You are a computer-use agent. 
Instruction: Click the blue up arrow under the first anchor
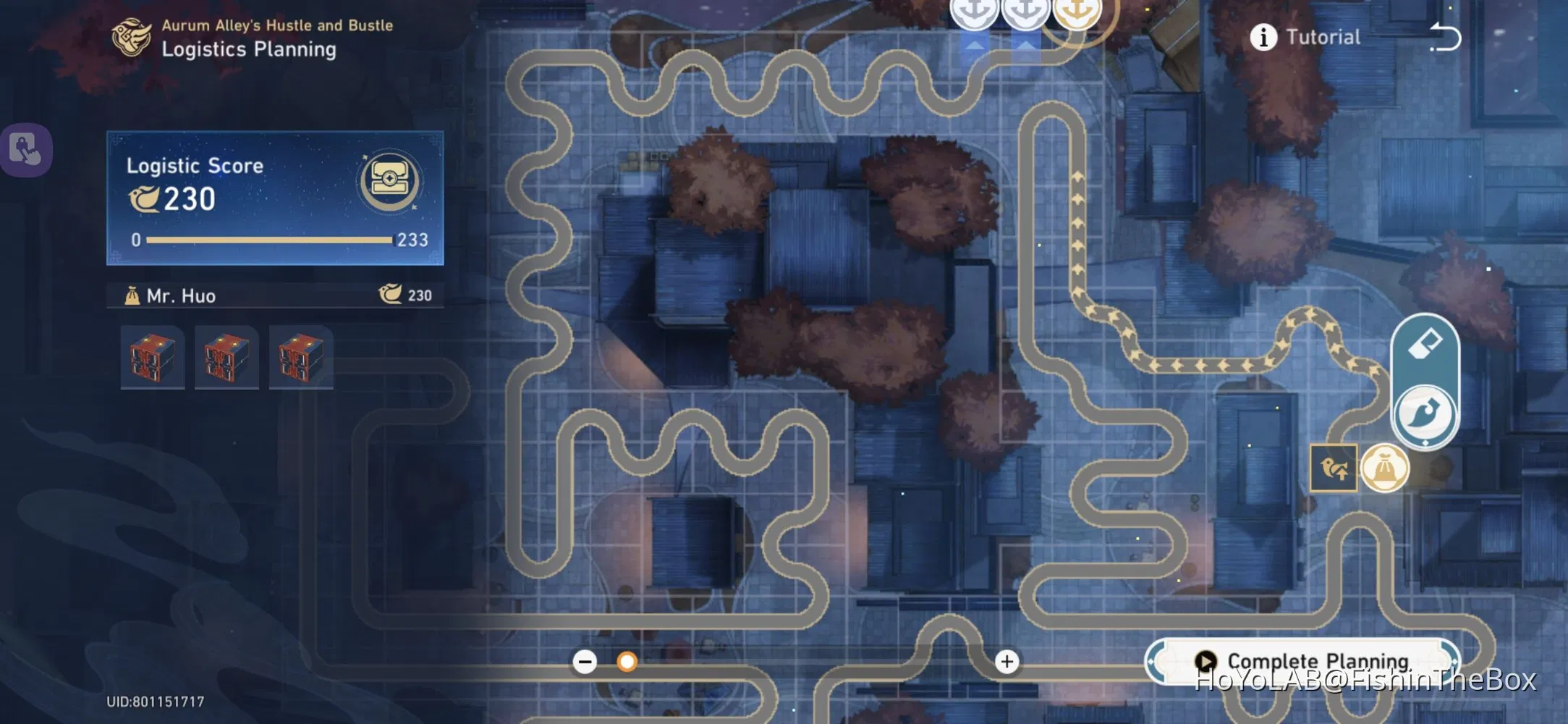pyautogui.click(x=975, y=43)
